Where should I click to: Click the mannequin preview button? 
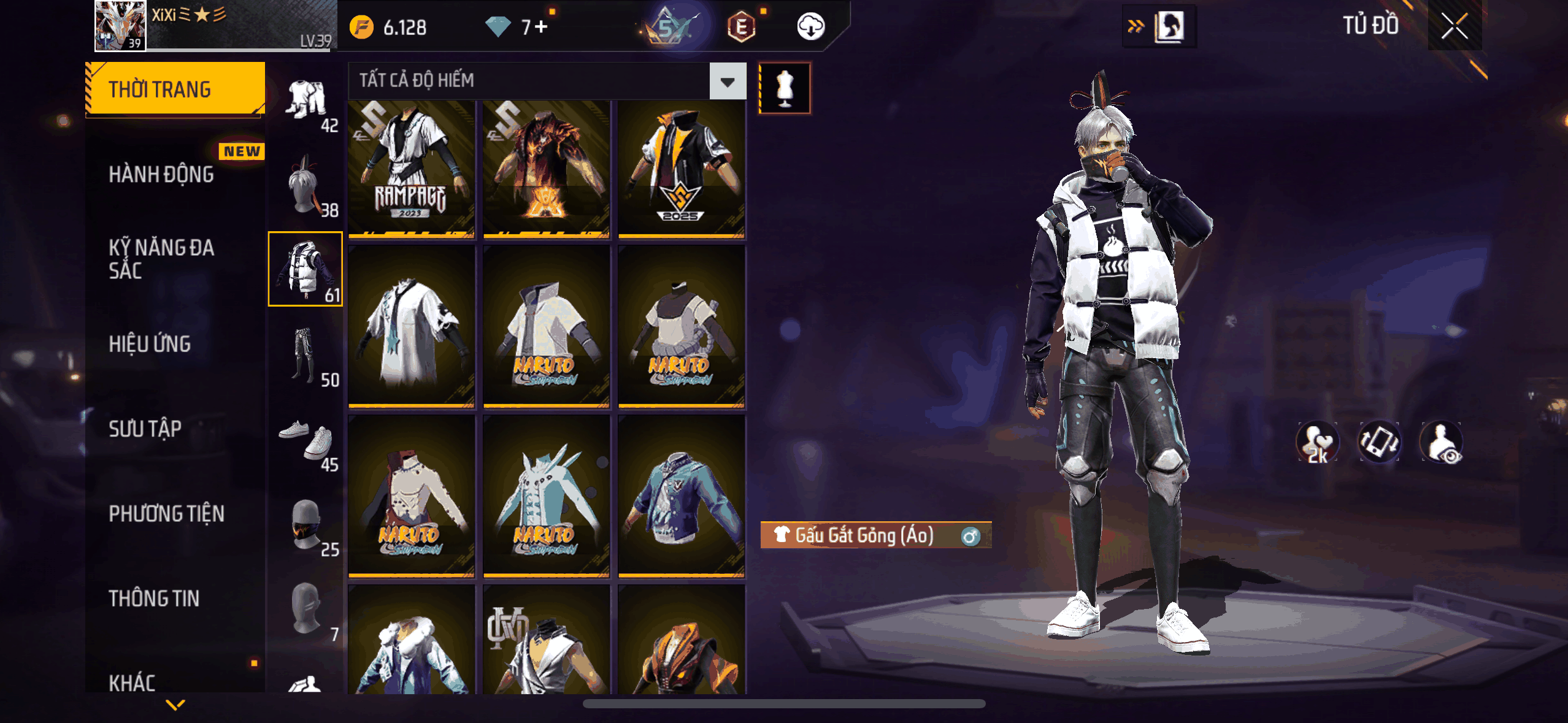(x=785, y=88)
